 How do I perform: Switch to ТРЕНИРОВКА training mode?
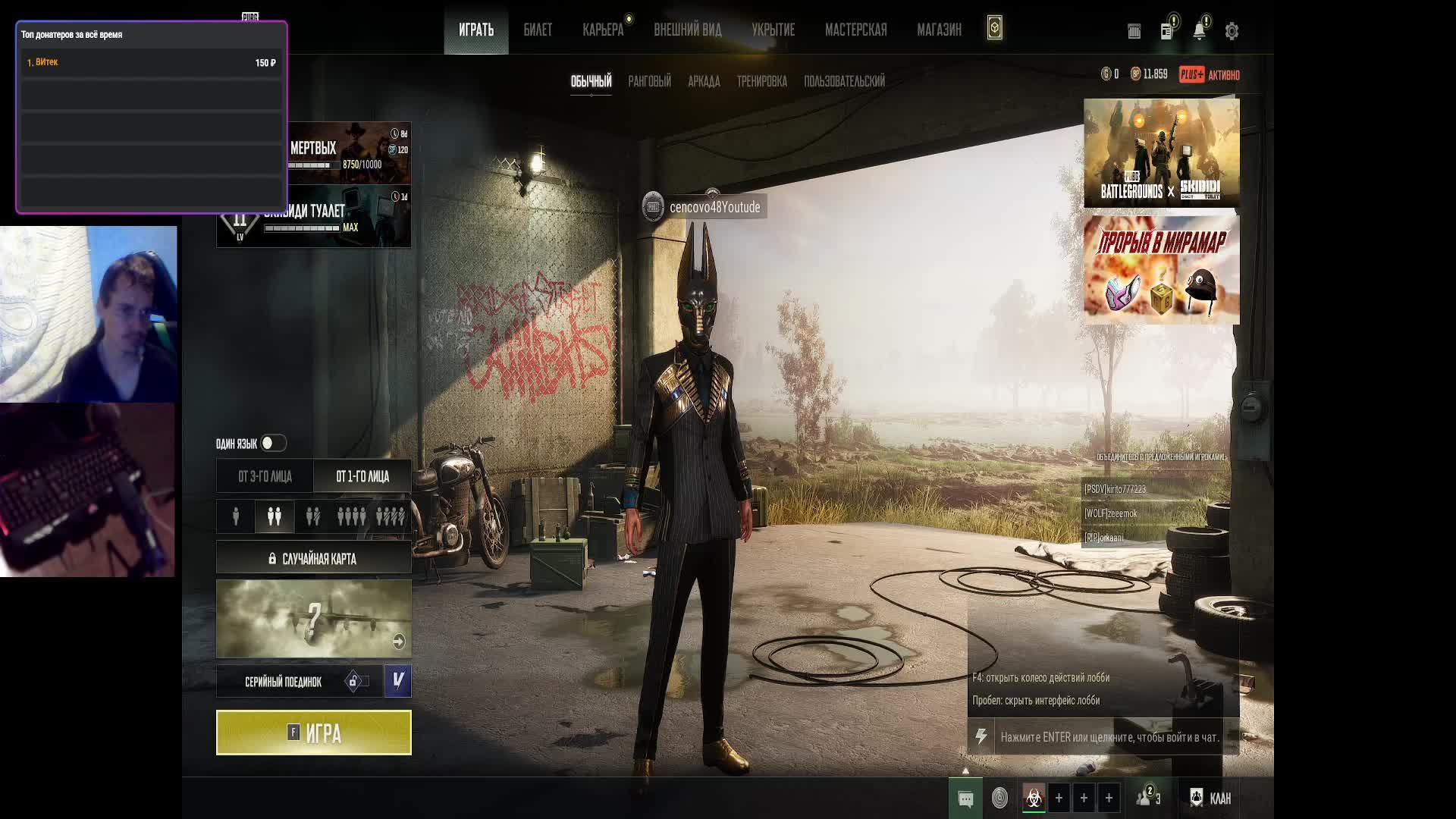(761, 81)
